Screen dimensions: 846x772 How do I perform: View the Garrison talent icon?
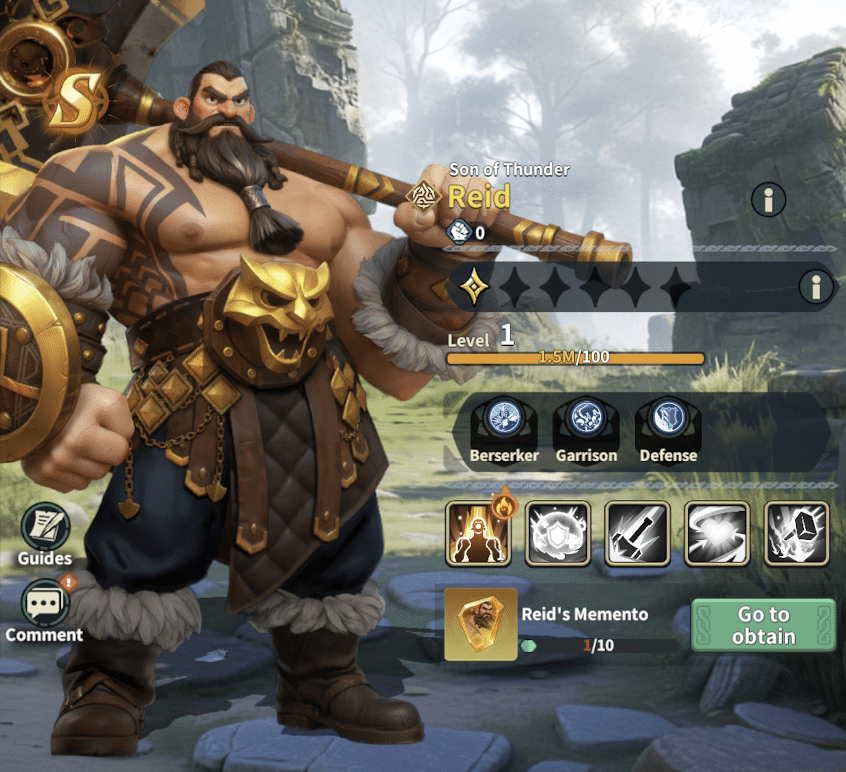pos(586,420)
